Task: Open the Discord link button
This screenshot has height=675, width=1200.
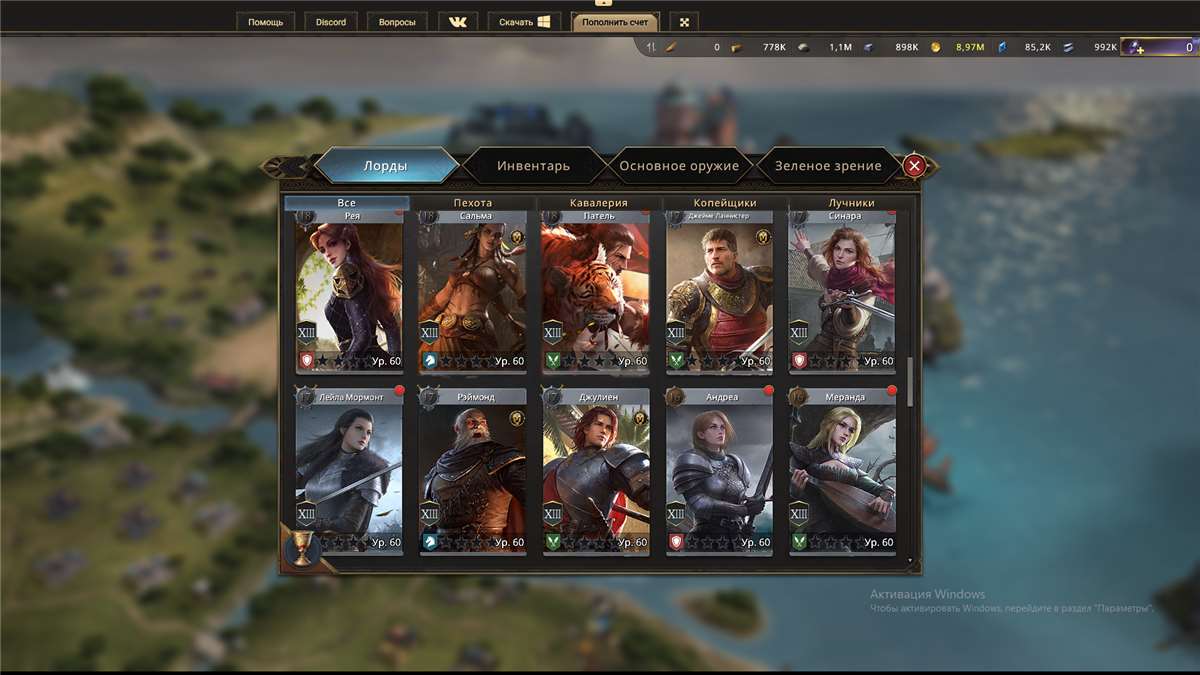Action: click(331, 21)
